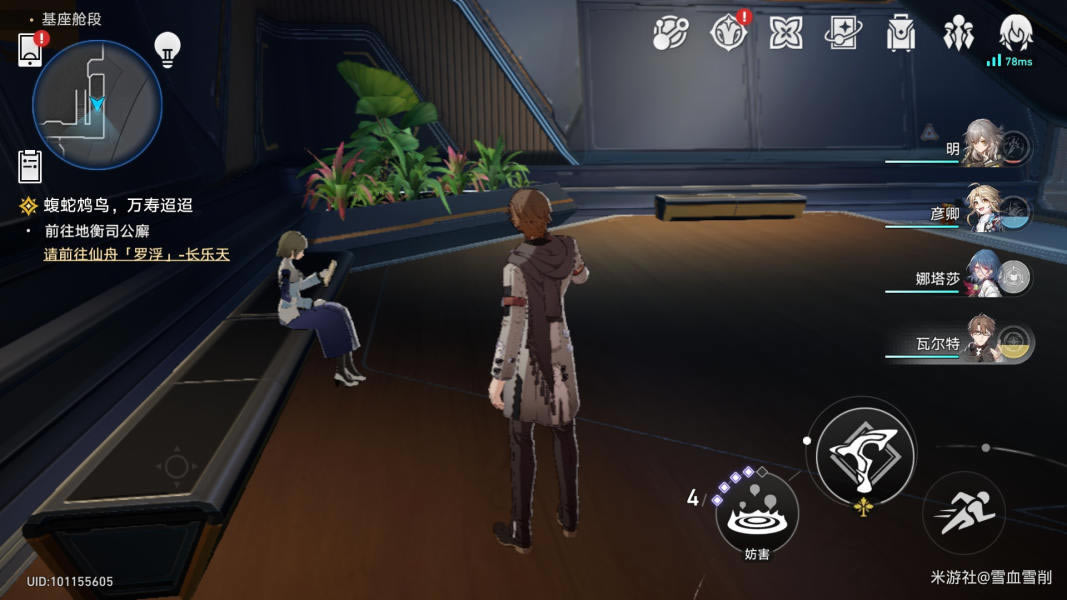The width and height of the screenshot is (1067, 600).
Task: Switch to party member 瓦尔特
Action: pyautogui.click(x=981, y=341)
